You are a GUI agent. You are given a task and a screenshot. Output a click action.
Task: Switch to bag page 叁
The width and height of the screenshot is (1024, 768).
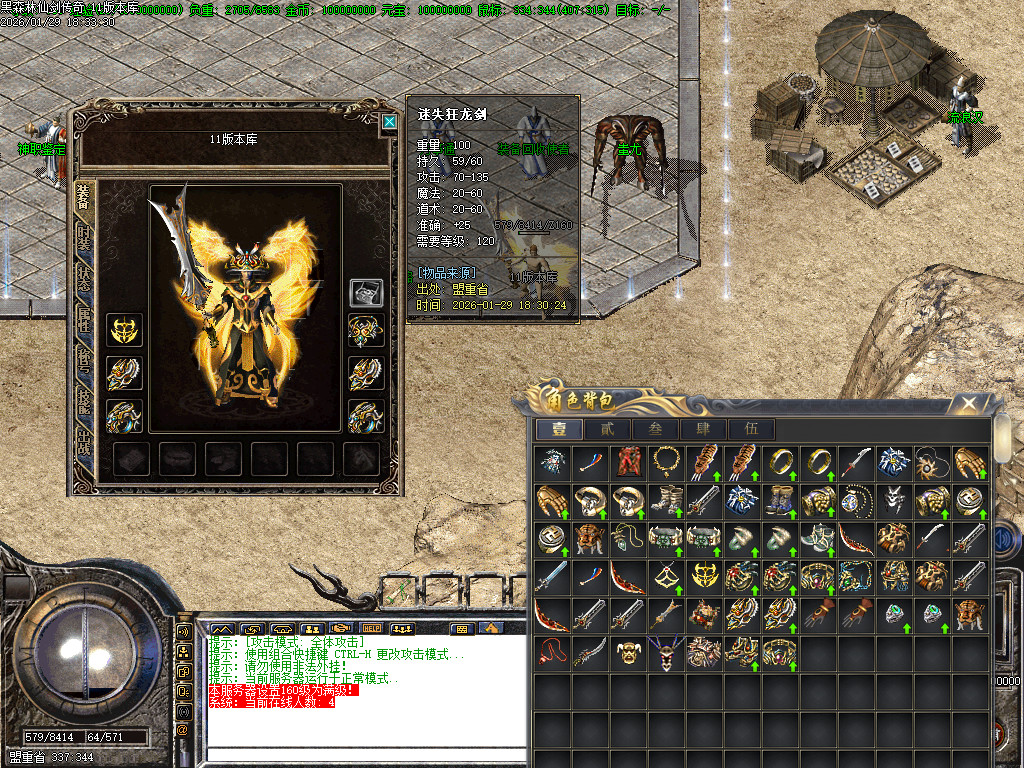[655, 429]
